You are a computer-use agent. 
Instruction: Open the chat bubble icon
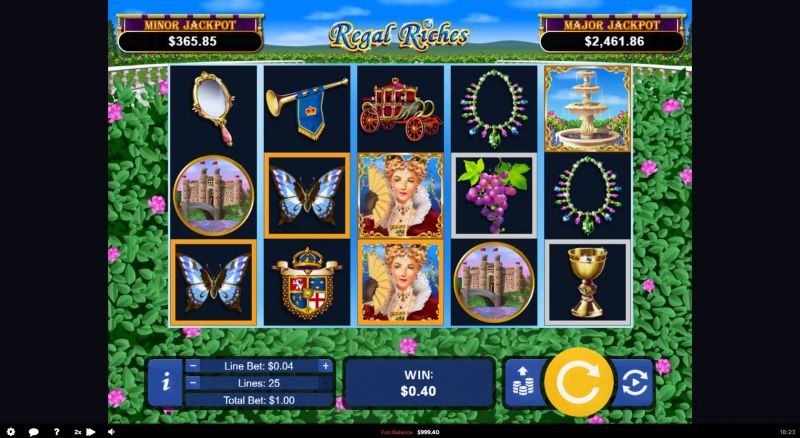pos(34,432)
